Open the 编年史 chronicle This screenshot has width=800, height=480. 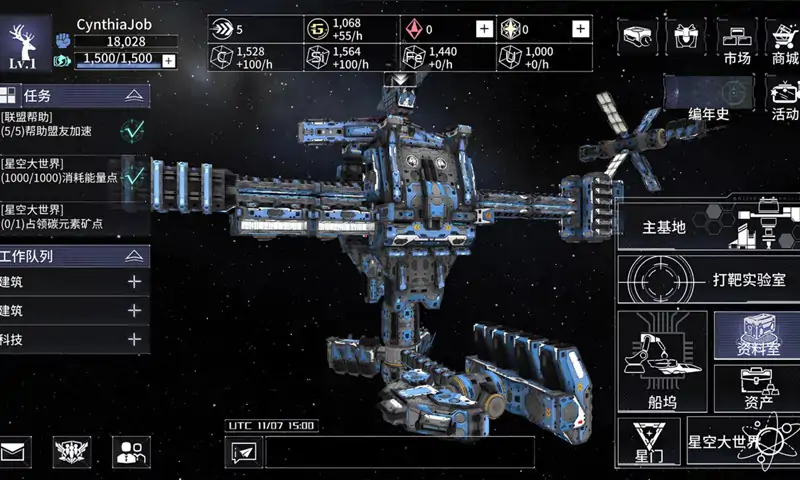(x=708, y=98)
